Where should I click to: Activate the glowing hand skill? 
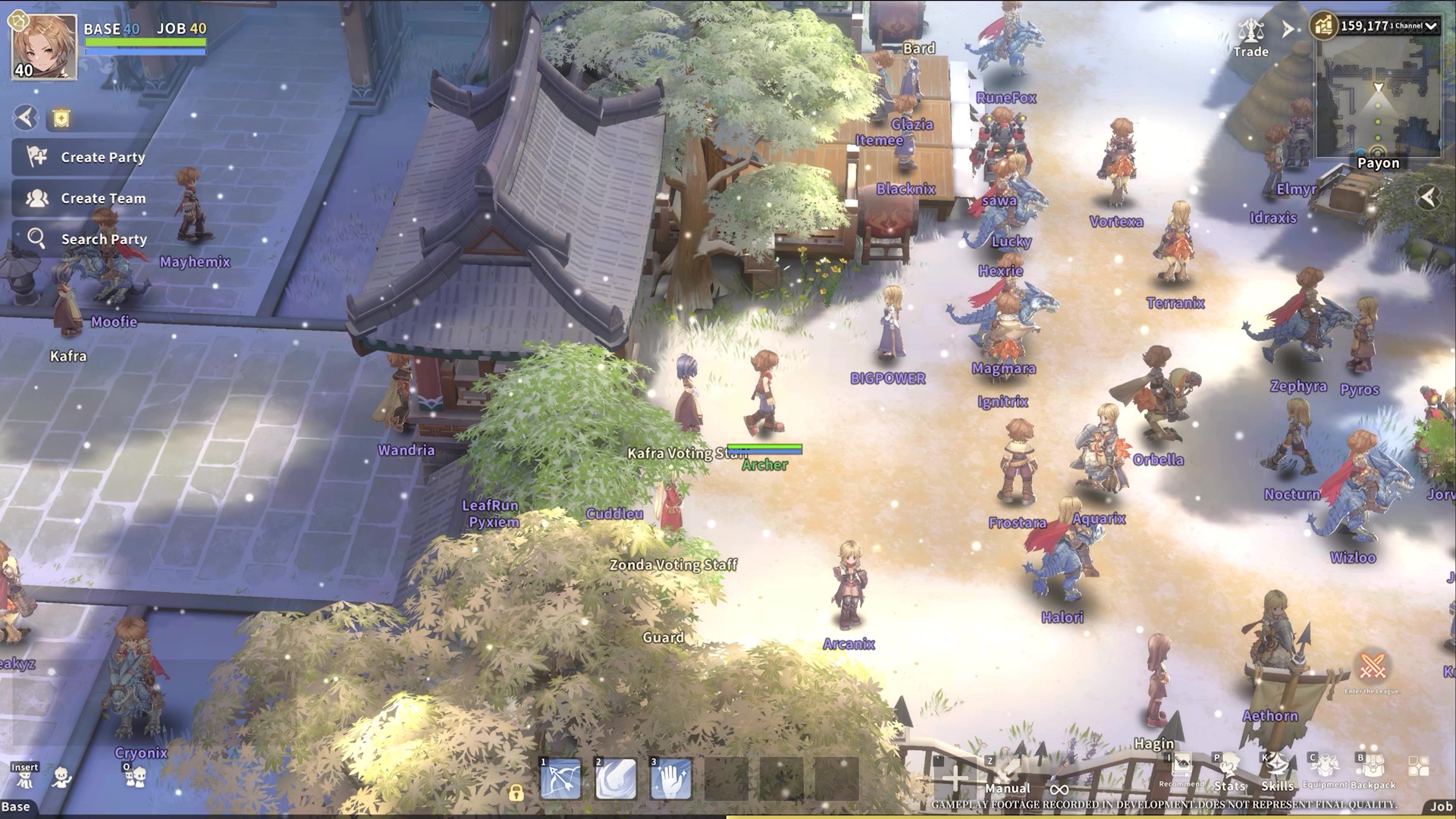[x=670, y=779]
